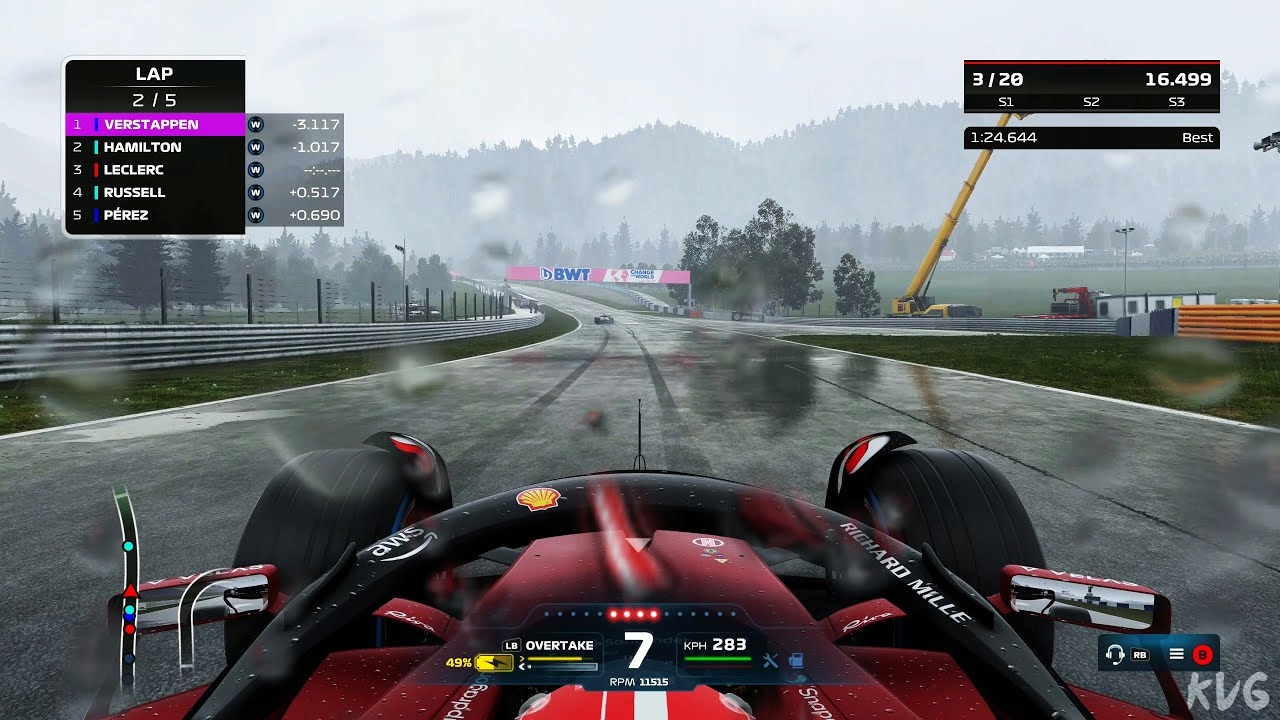The width and height of the screenshot is (1280, 720).
Task: Activate the Overtake battery icon
Action: [493, 662]
